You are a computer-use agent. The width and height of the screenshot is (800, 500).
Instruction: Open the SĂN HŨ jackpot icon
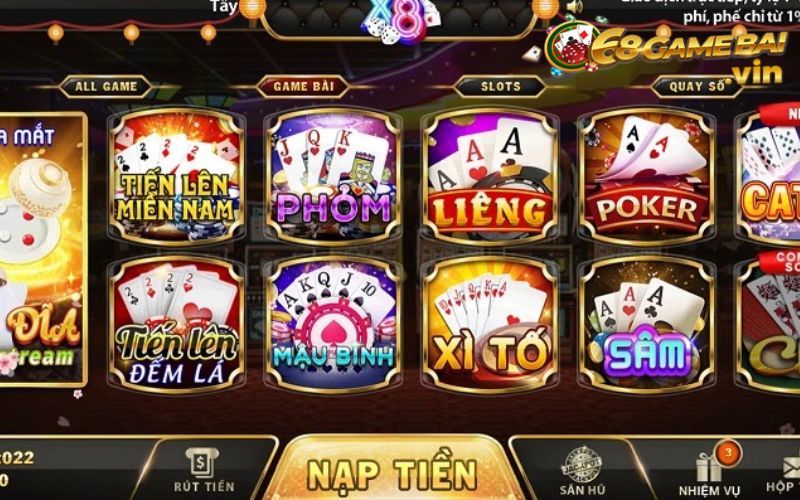[x=580, y=472]
